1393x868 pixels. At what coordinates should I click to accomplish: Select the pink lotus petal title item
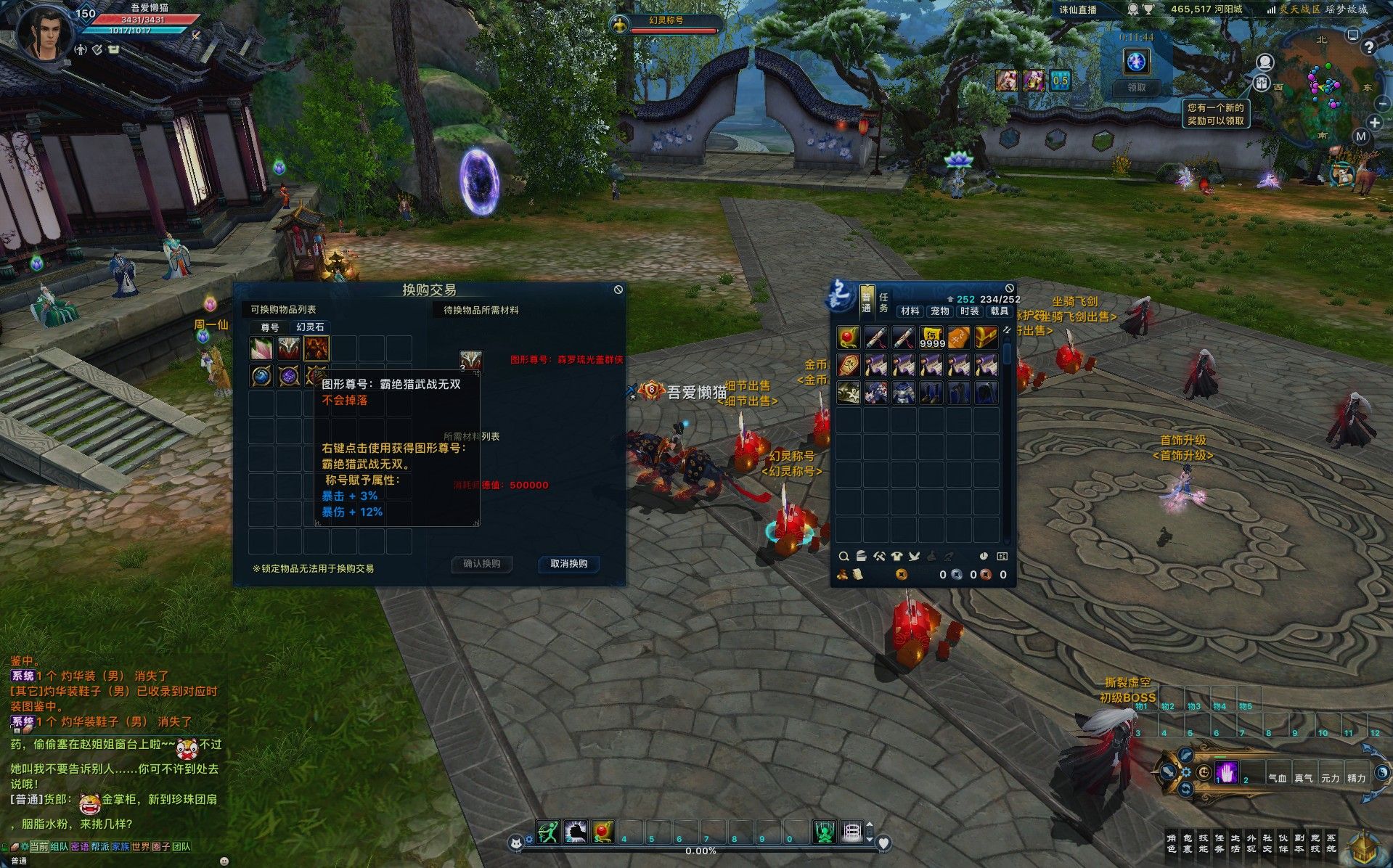[261, 348]
